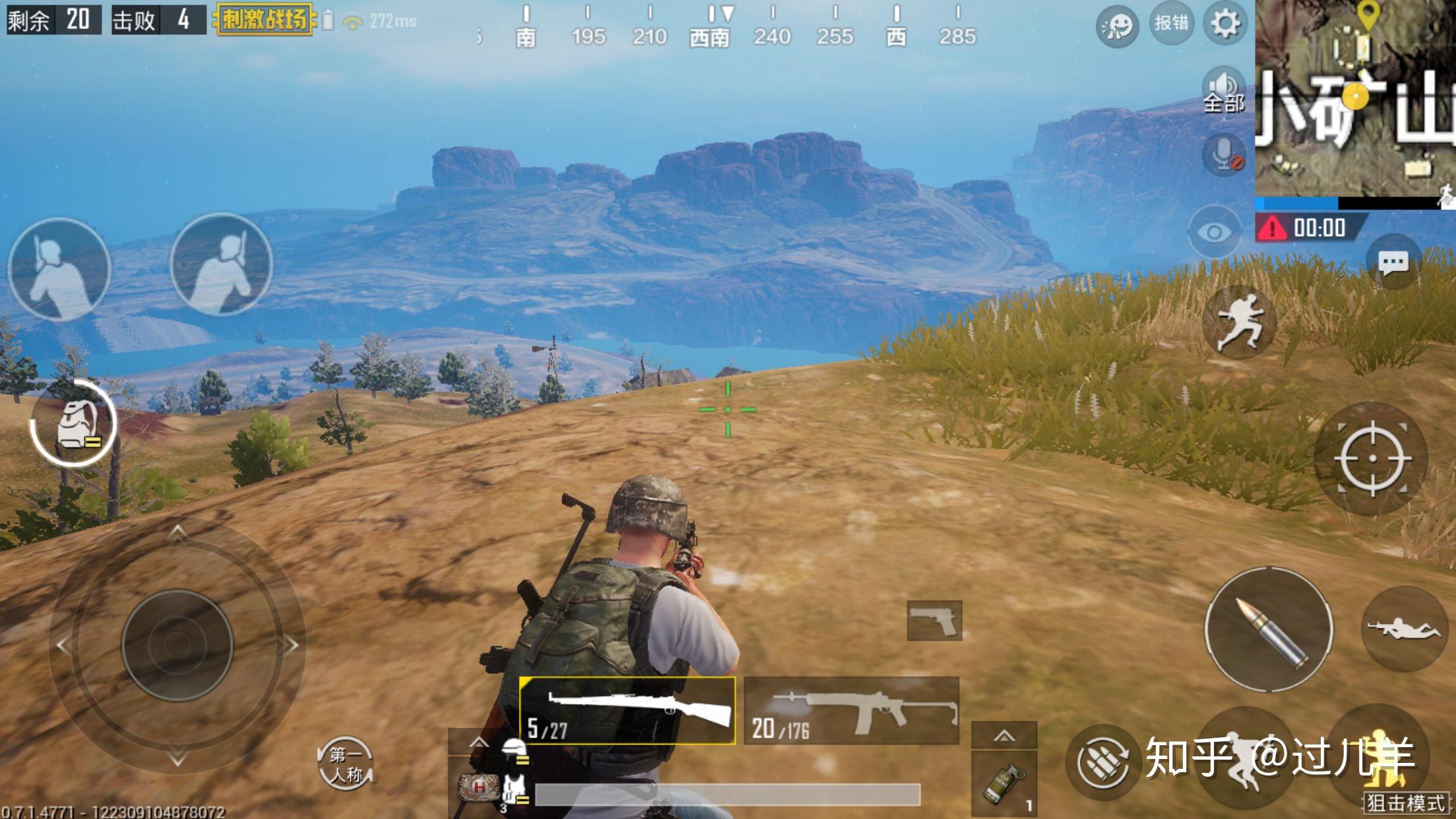Viewport: 1456px width, 819px height.
Task: Switch to the weapon slot showing 20/176
Action: pyautogui.click(x=851, y=711)
